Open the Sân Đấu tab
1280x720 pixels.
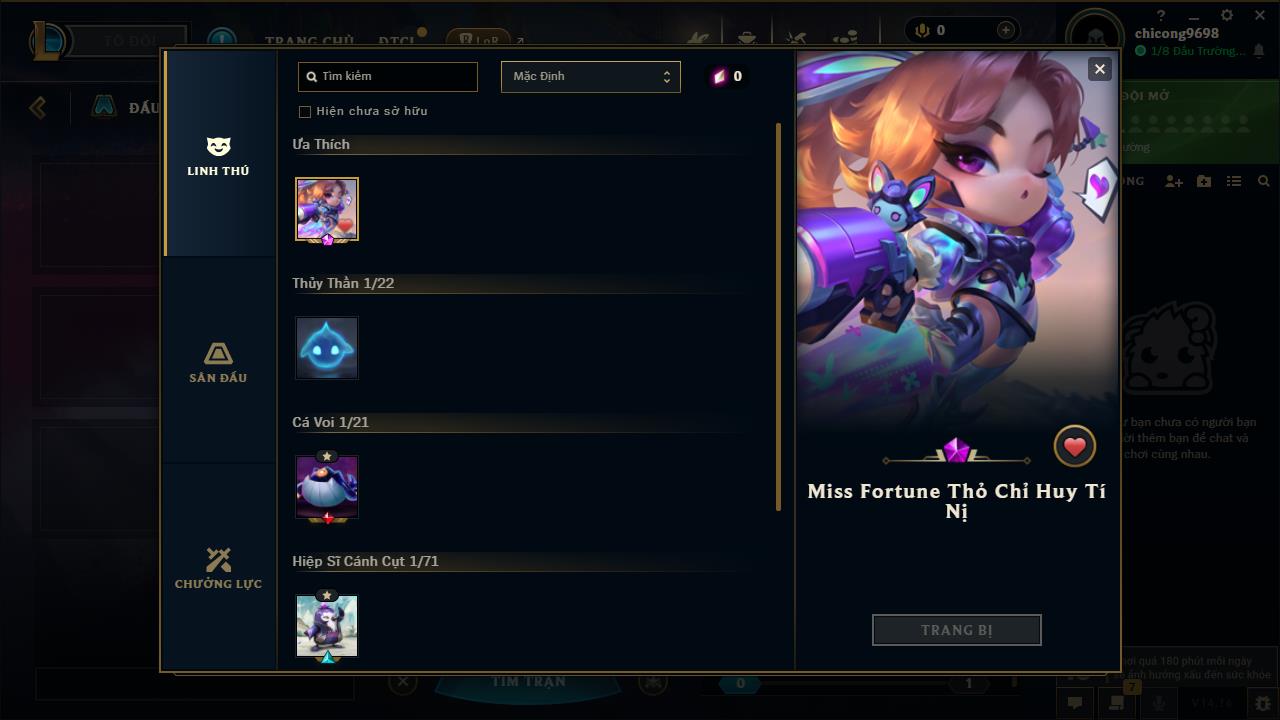218,363
